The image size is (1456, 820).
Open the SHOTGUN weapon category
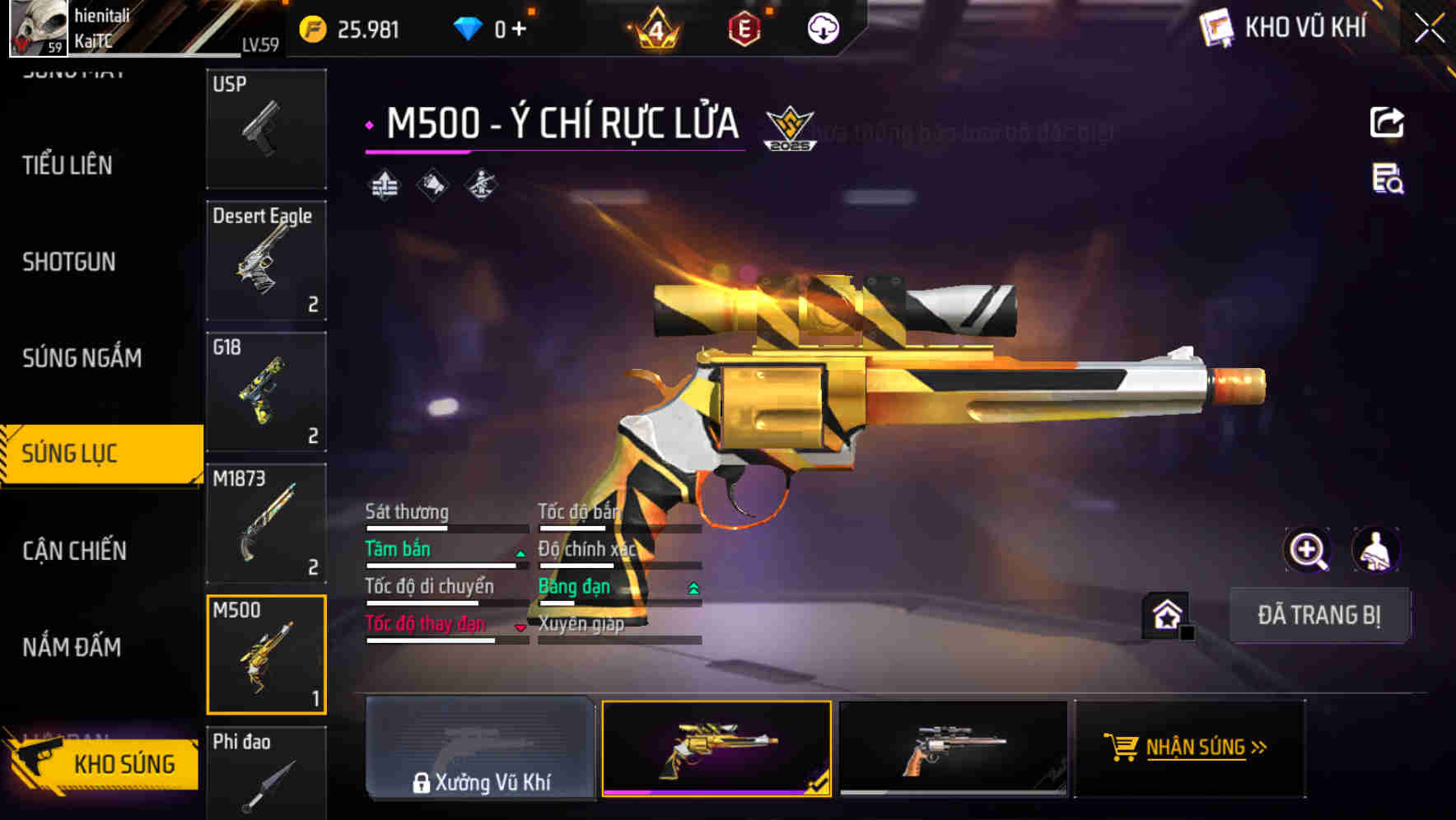coord(70,262)
